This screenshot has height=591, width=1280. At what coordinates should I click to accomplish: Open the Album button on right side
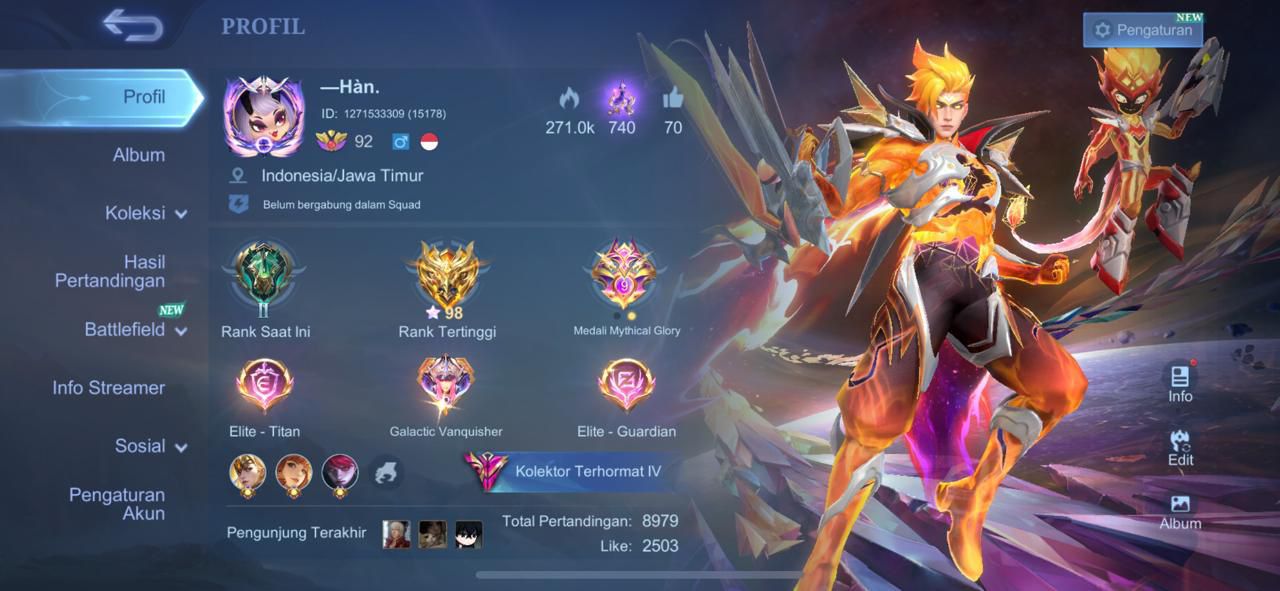click(1180, 511)
